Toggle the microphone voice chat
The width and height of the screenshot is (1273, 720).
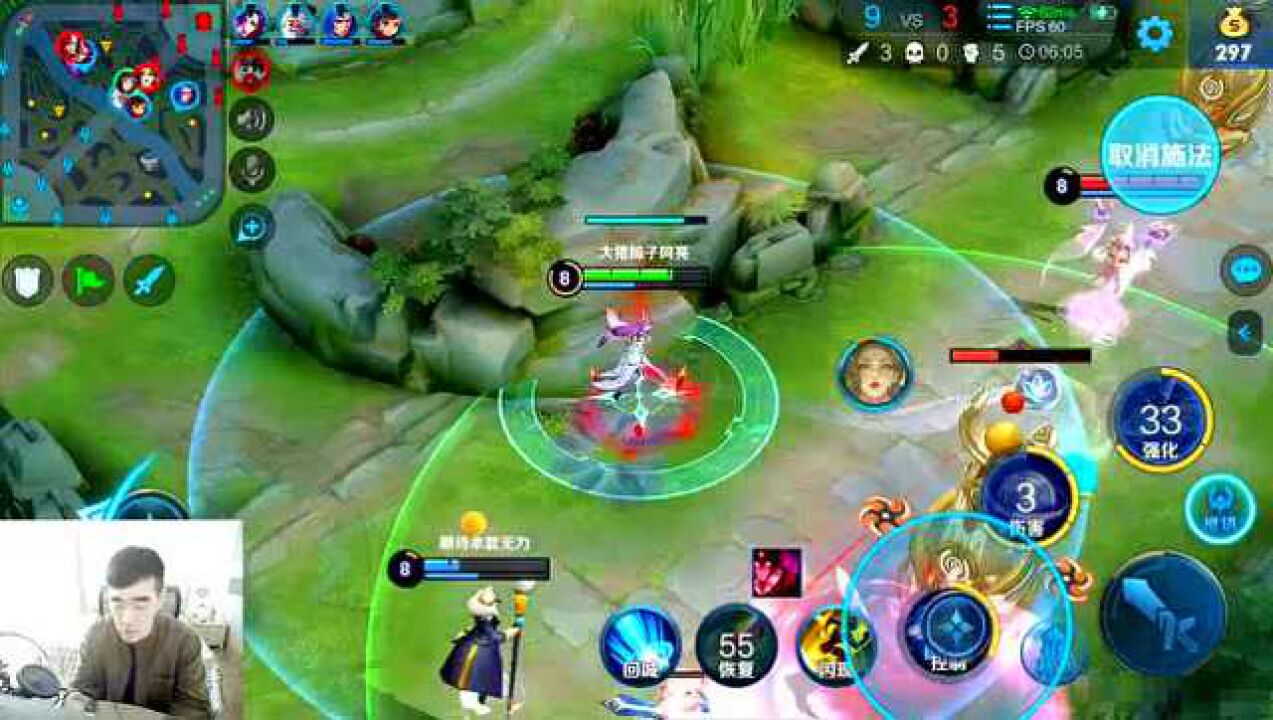(x=251, y=170)
